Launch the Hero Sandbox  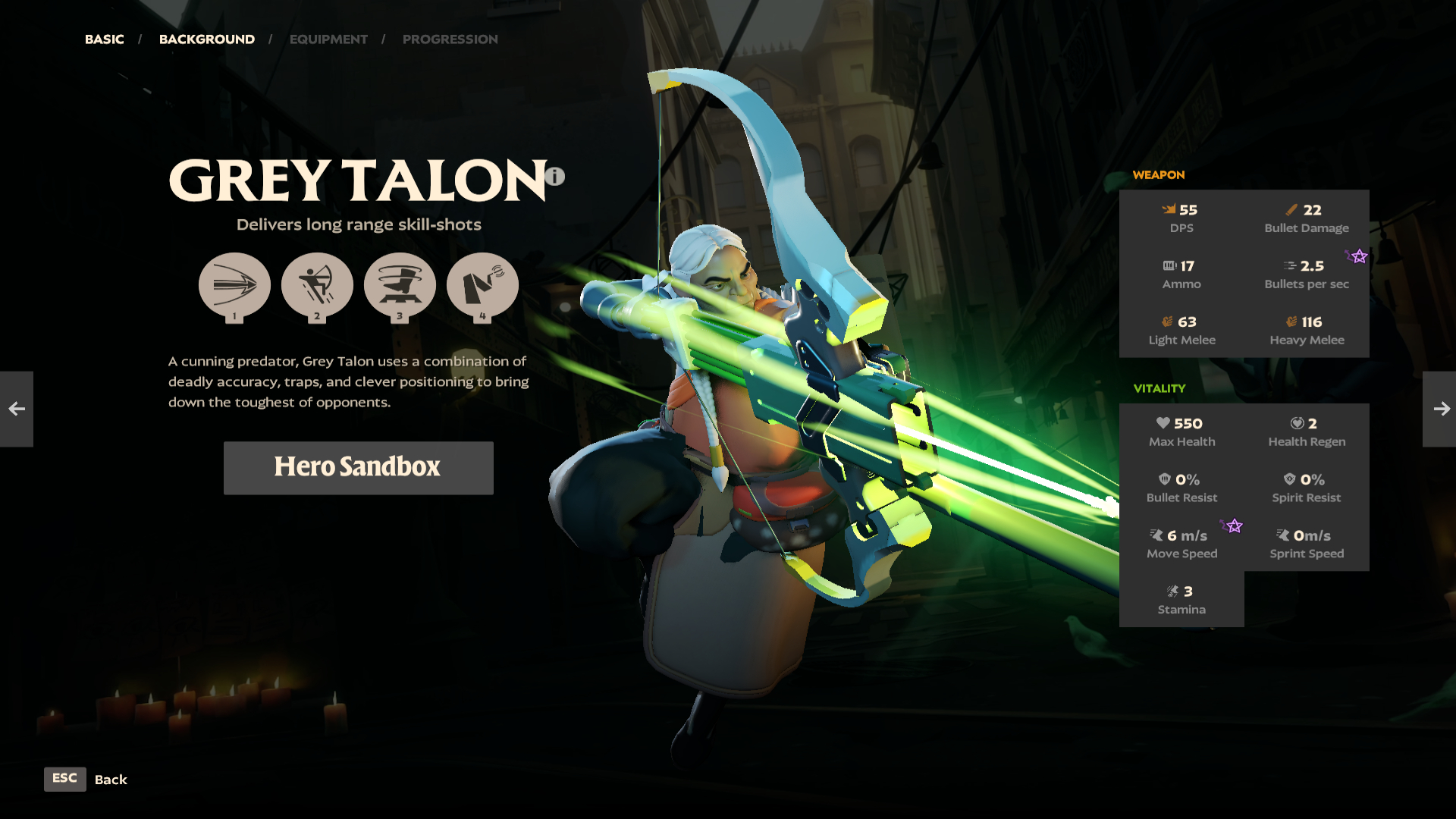(x=358, y=467)
